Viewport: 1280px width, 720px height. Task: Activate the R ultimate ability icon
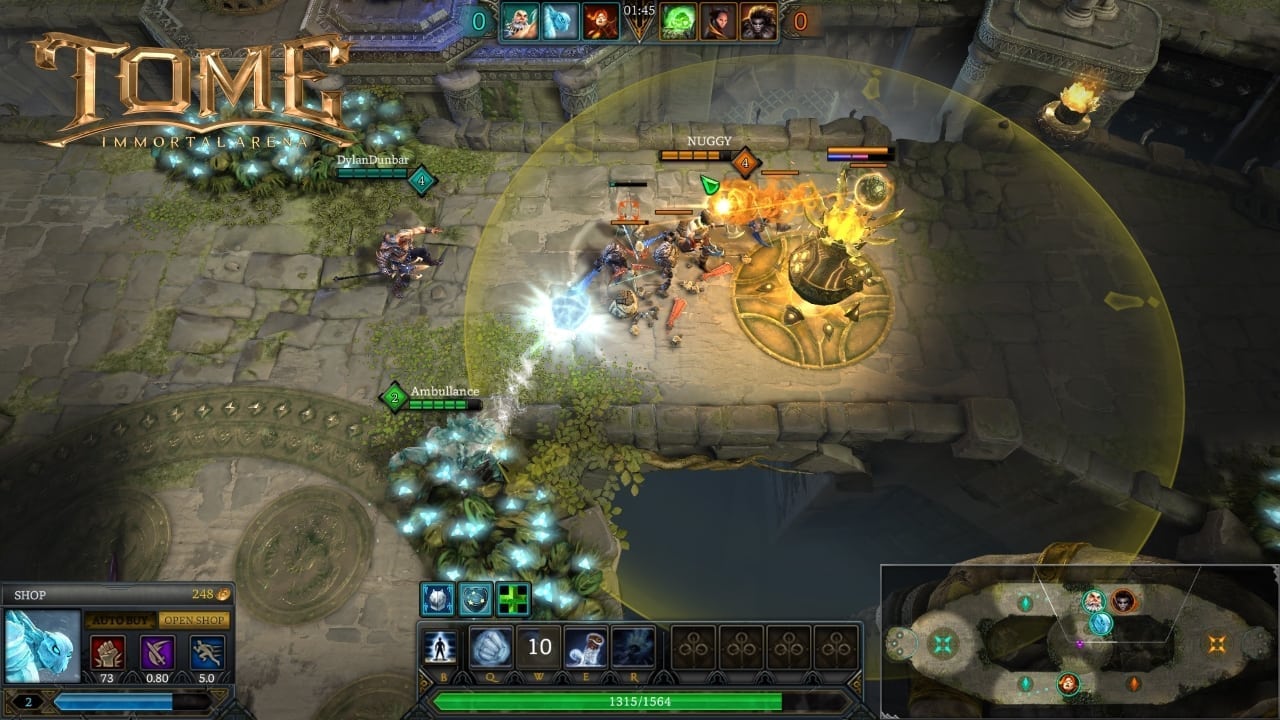(633, 647)
